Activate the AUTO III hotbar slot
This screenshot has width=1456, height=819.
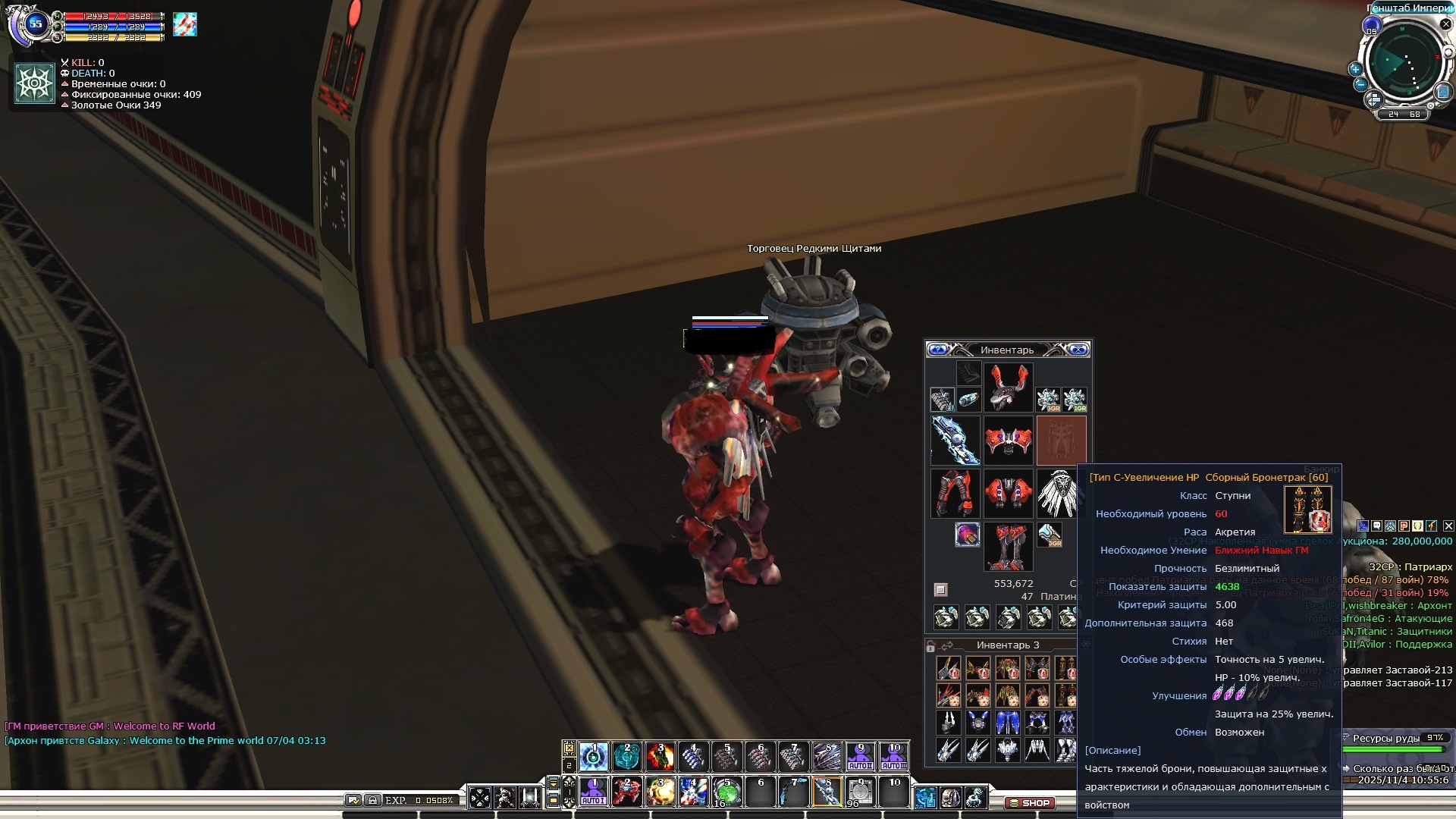894,757
